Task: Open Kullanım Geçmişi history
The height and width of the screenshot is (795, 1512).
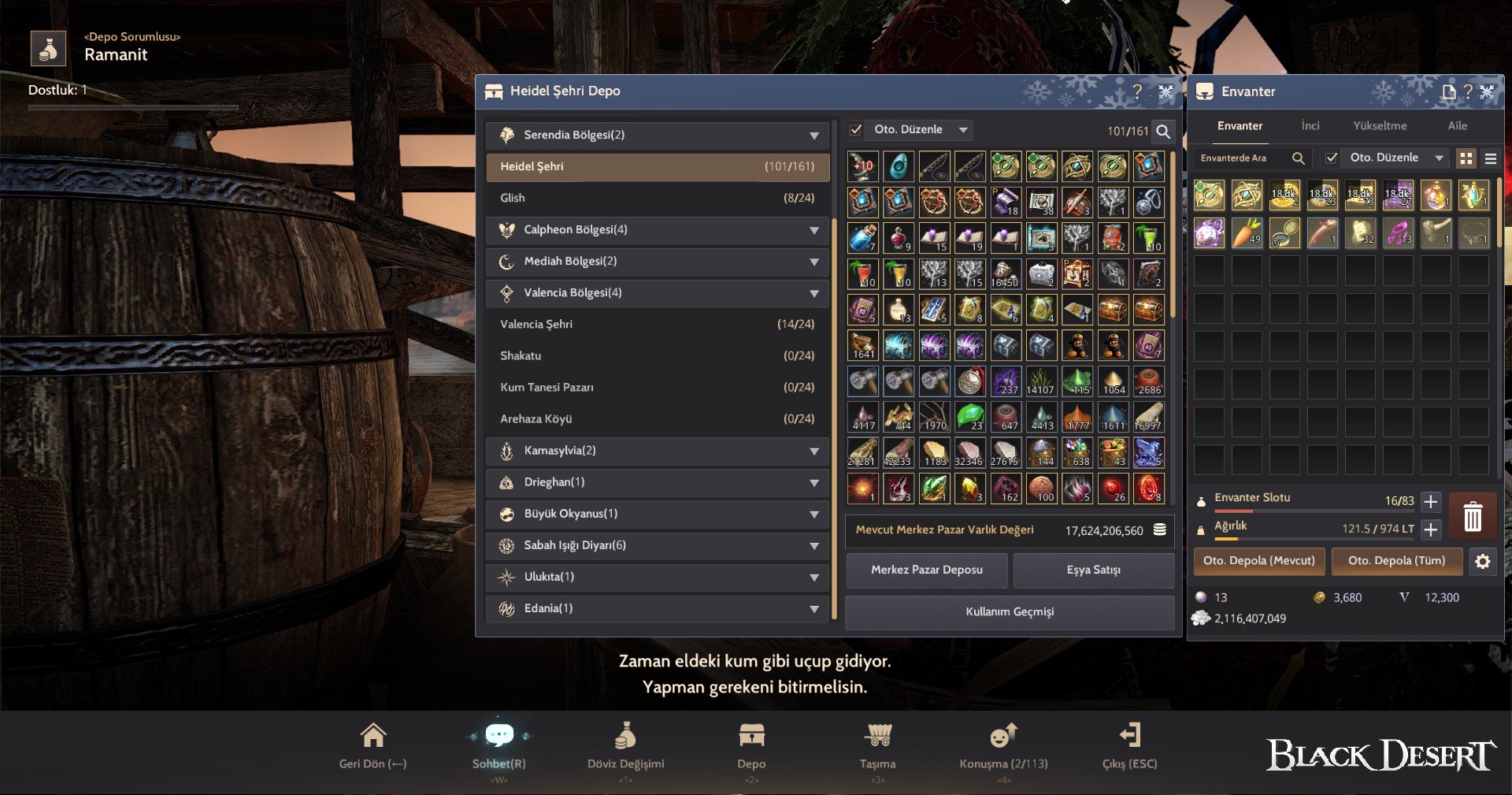Action: point(1009,611)
